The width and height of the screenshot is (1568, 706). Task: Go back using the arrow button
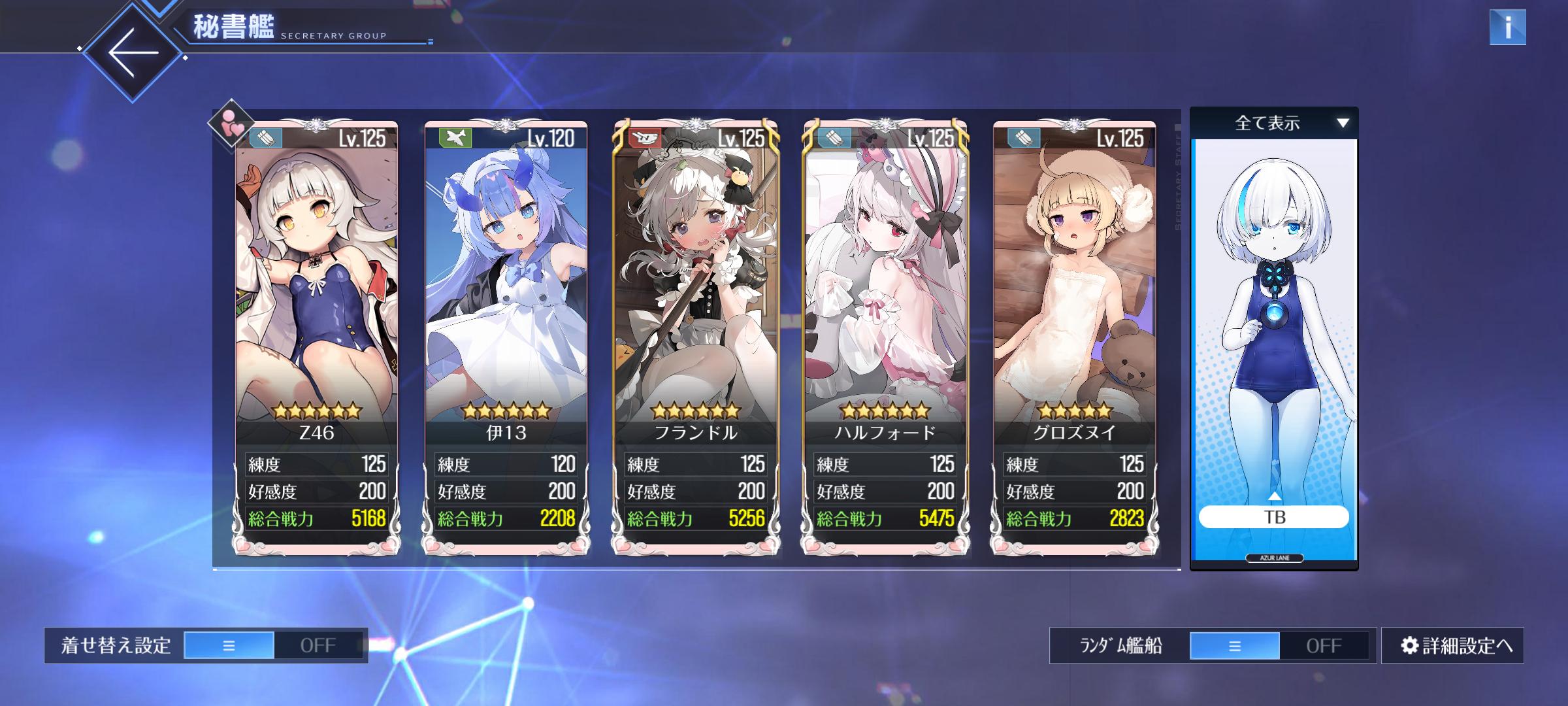tap(133, 52)
